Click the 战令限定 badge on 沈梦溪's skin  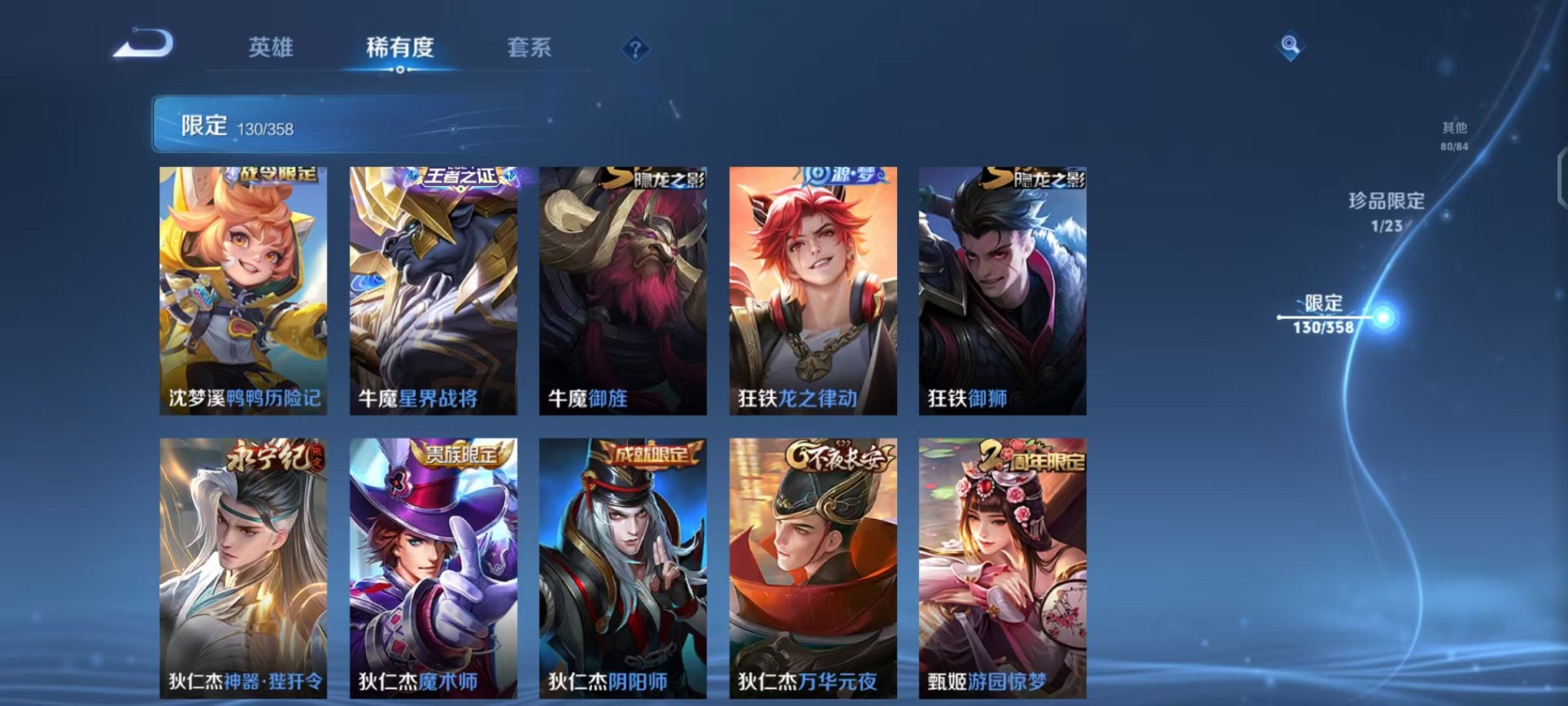[267, 176]
